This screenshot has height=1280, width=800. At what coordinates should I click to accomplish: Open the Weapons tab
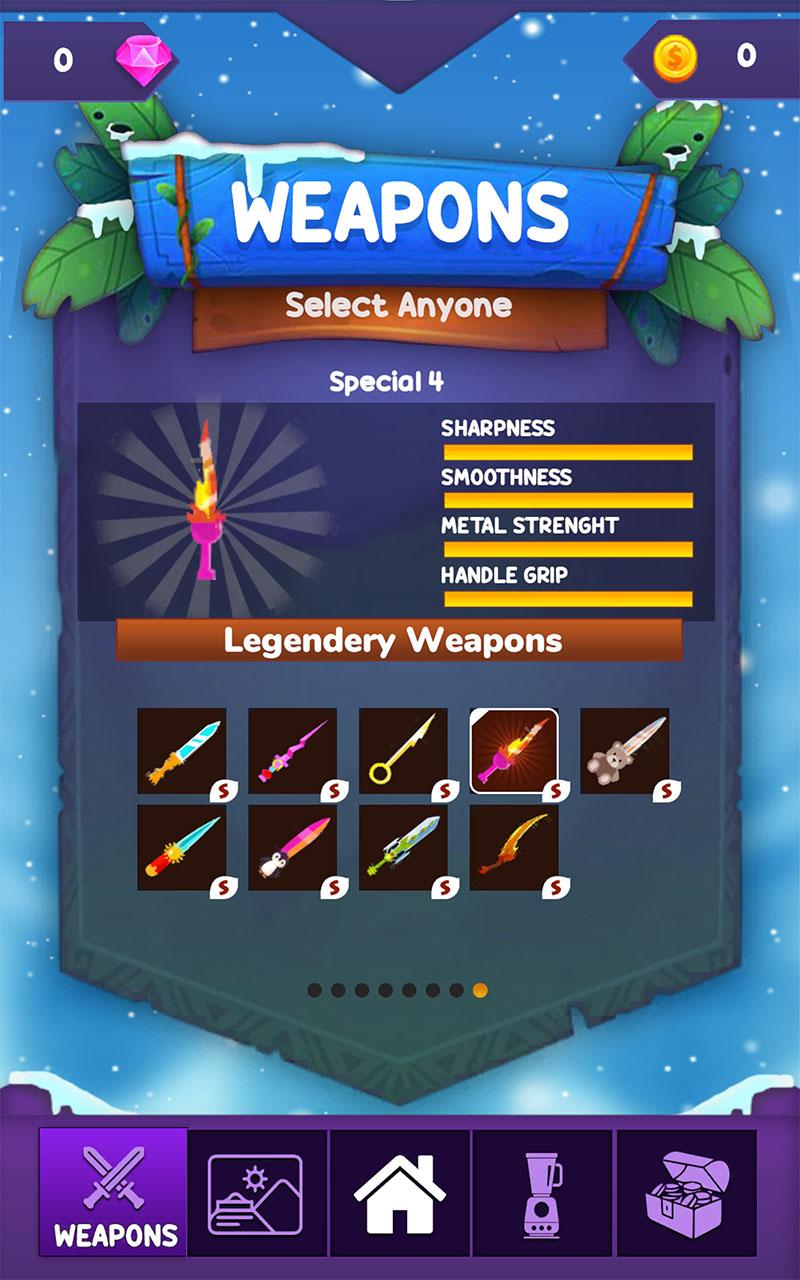(113, 1191)
